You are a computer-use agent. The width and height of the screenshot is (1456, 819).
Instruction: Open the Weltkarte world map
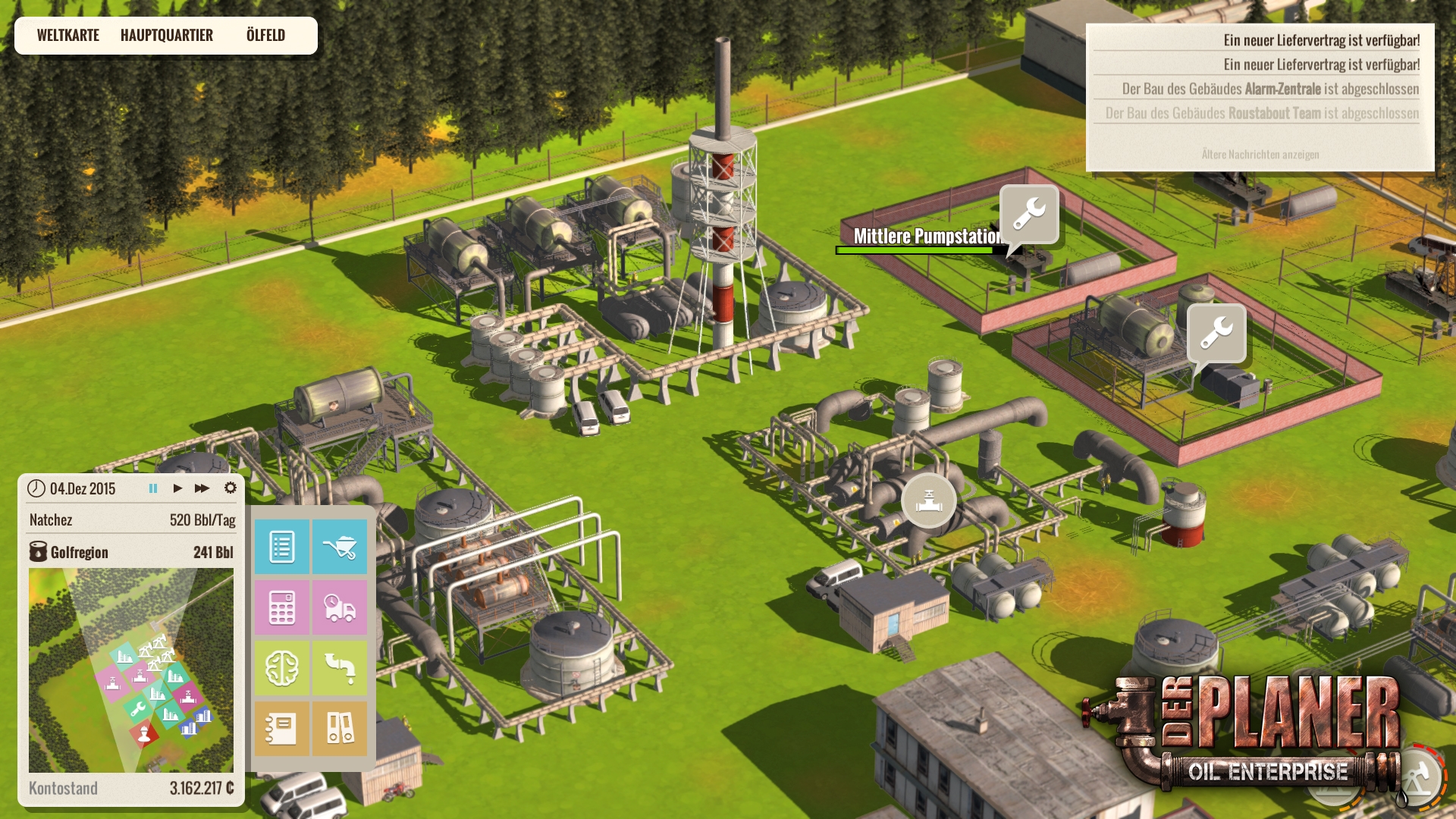tap(68, 36)
